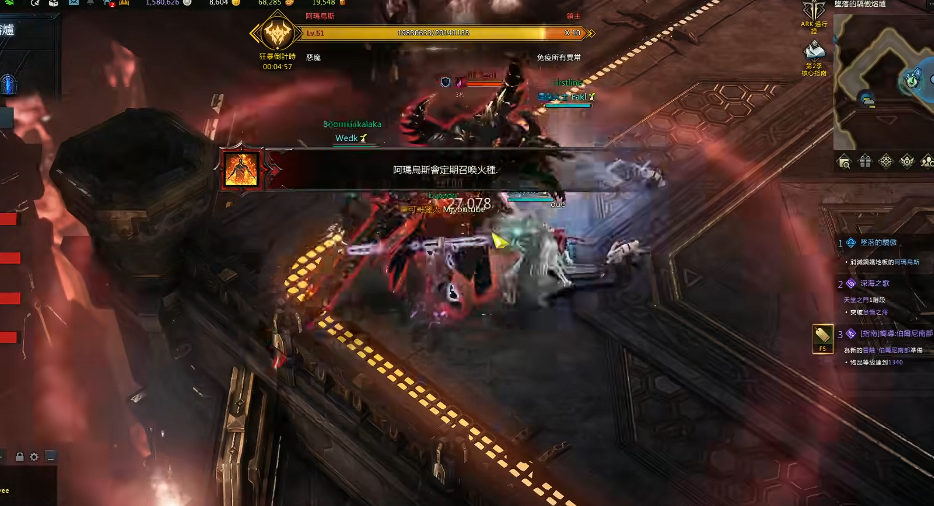This screenshot has width=934, height=506.
Task: Select quest tracker entry number 3
Action: point(884,333)
